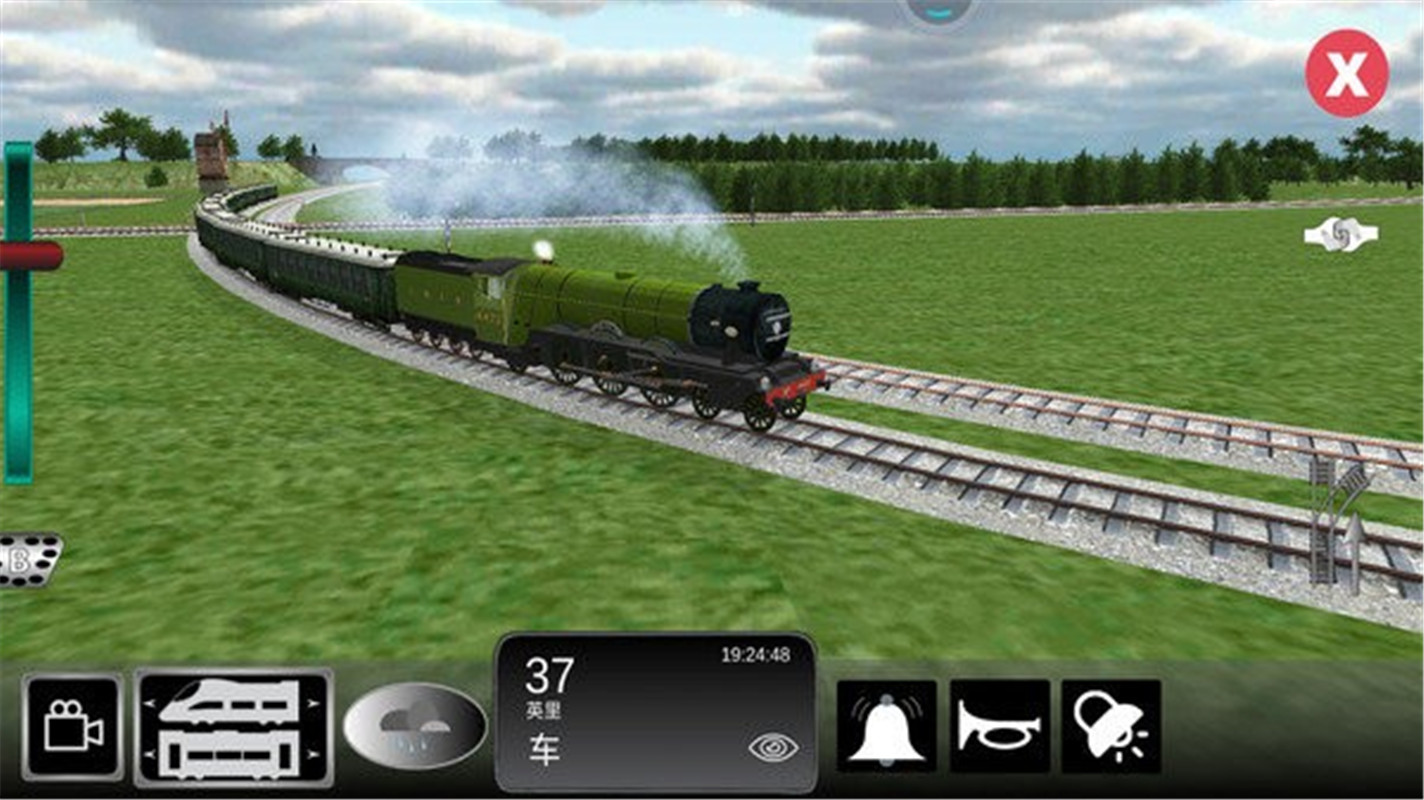Switch the track junction with the arrow icon
Viewport: 1424px width, 800px height.
click(1340, 522)
